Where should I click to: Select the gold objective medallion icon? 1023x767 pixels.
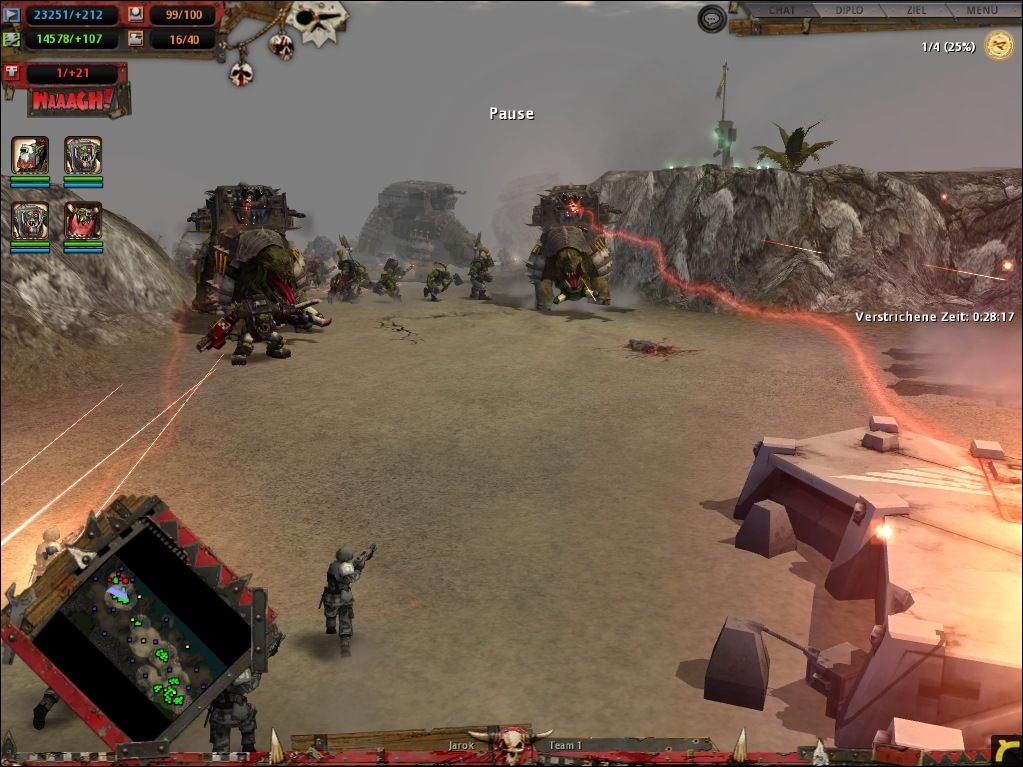click(997, 45)
